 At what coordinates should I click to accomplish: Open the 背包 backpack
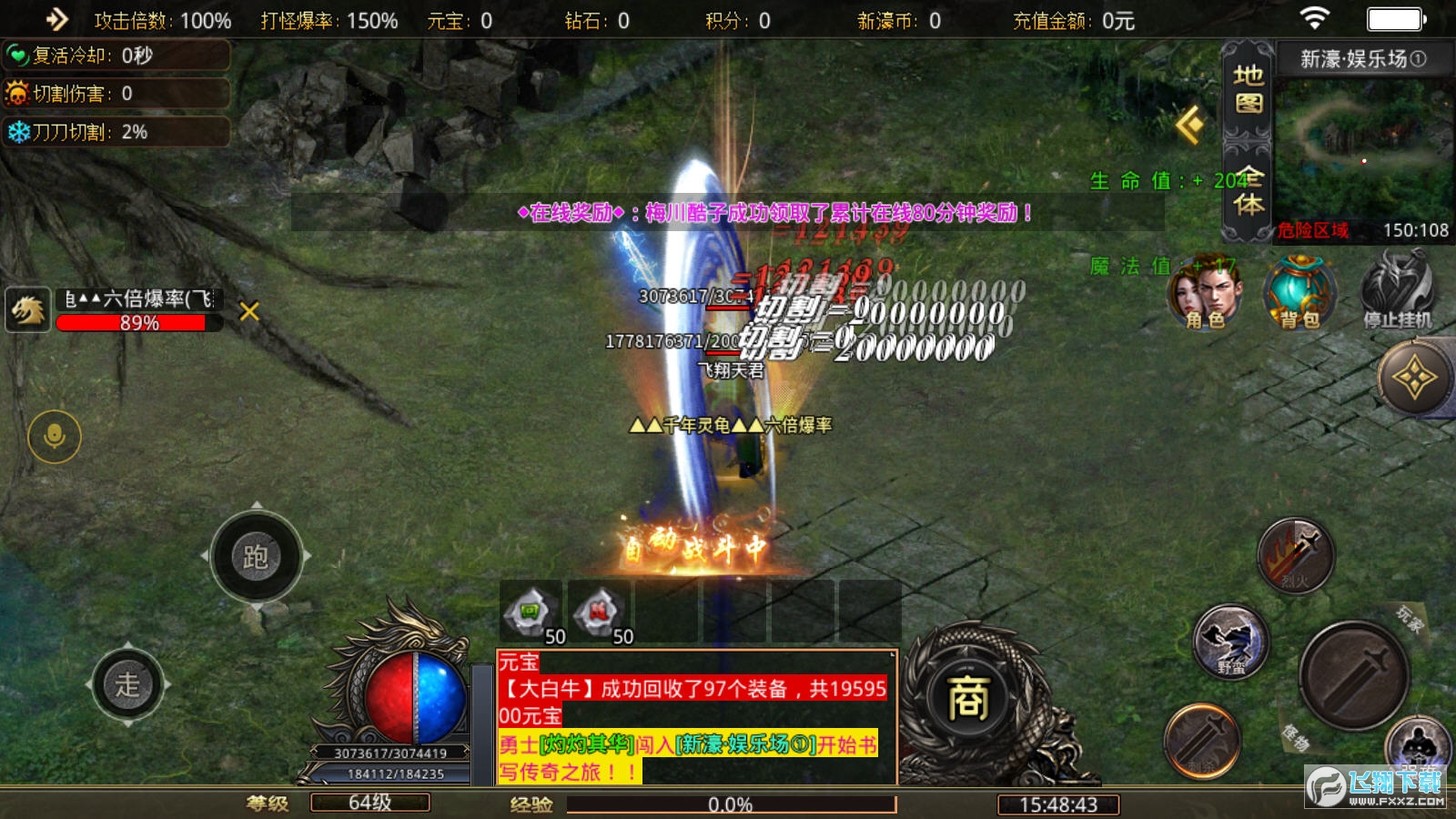pyautogui.click(x=1299, y=292)
